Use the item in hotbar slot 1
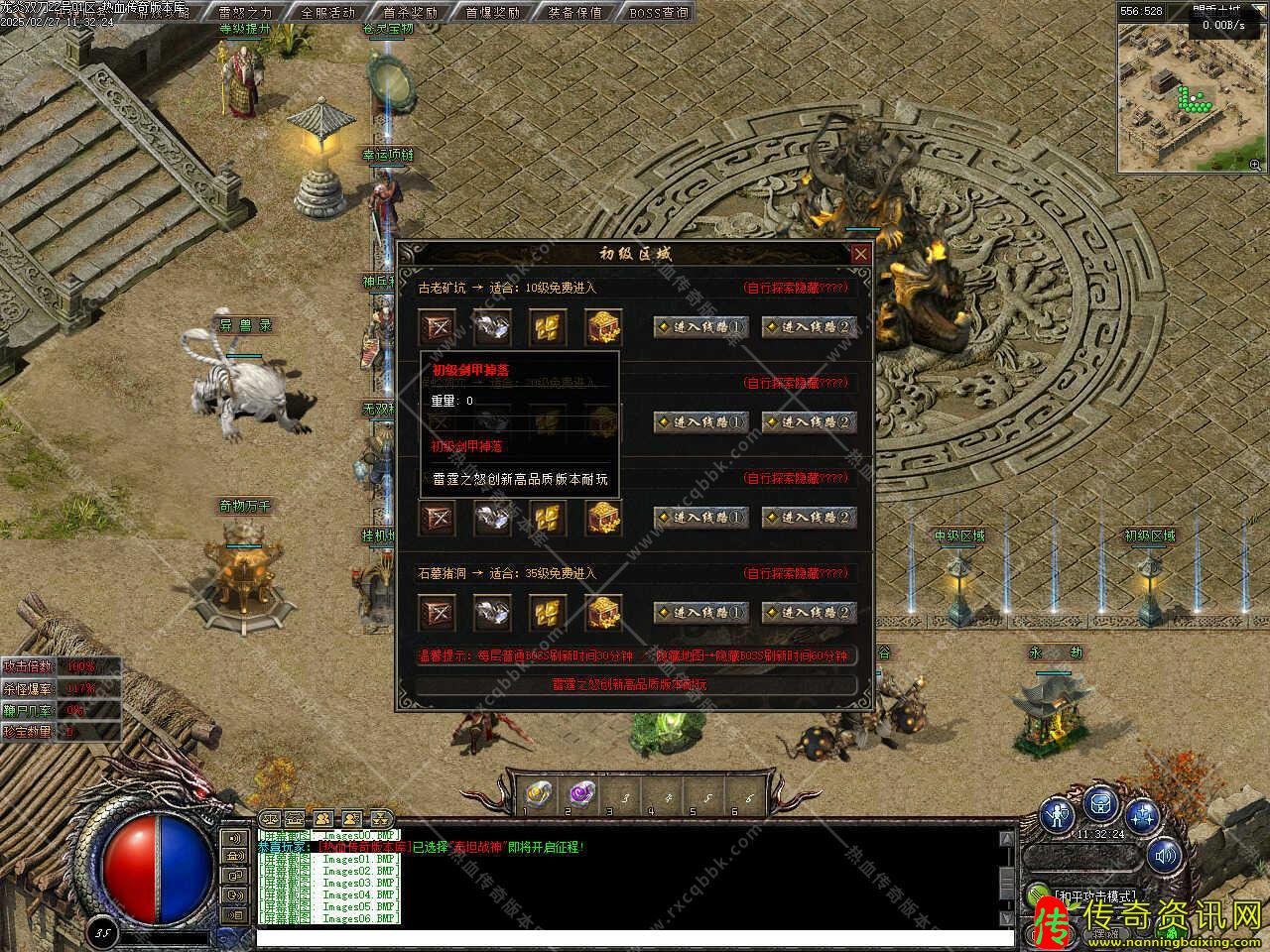 click(538, 793)
